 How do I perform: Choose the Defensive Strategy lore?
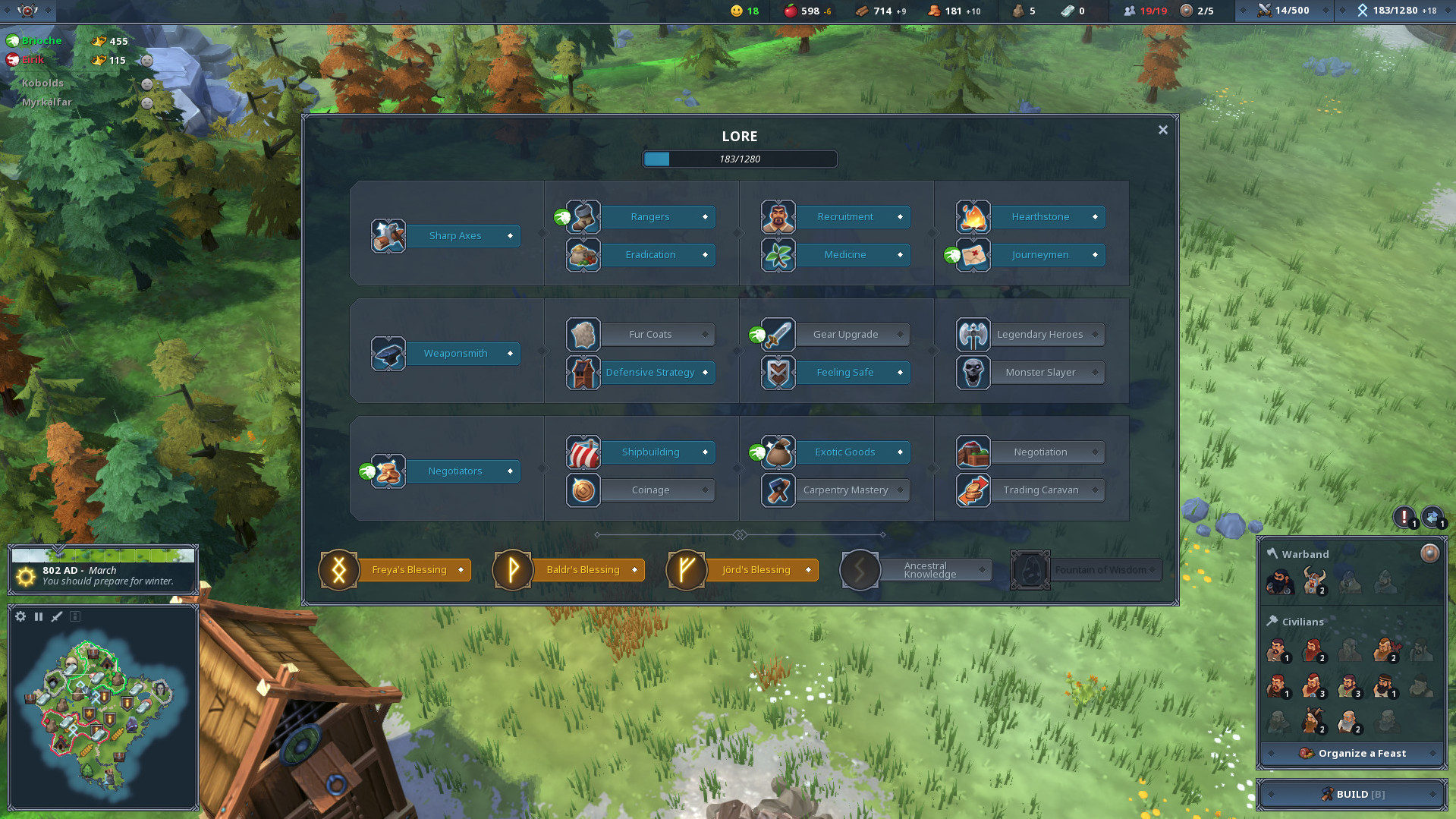(650, 373)
